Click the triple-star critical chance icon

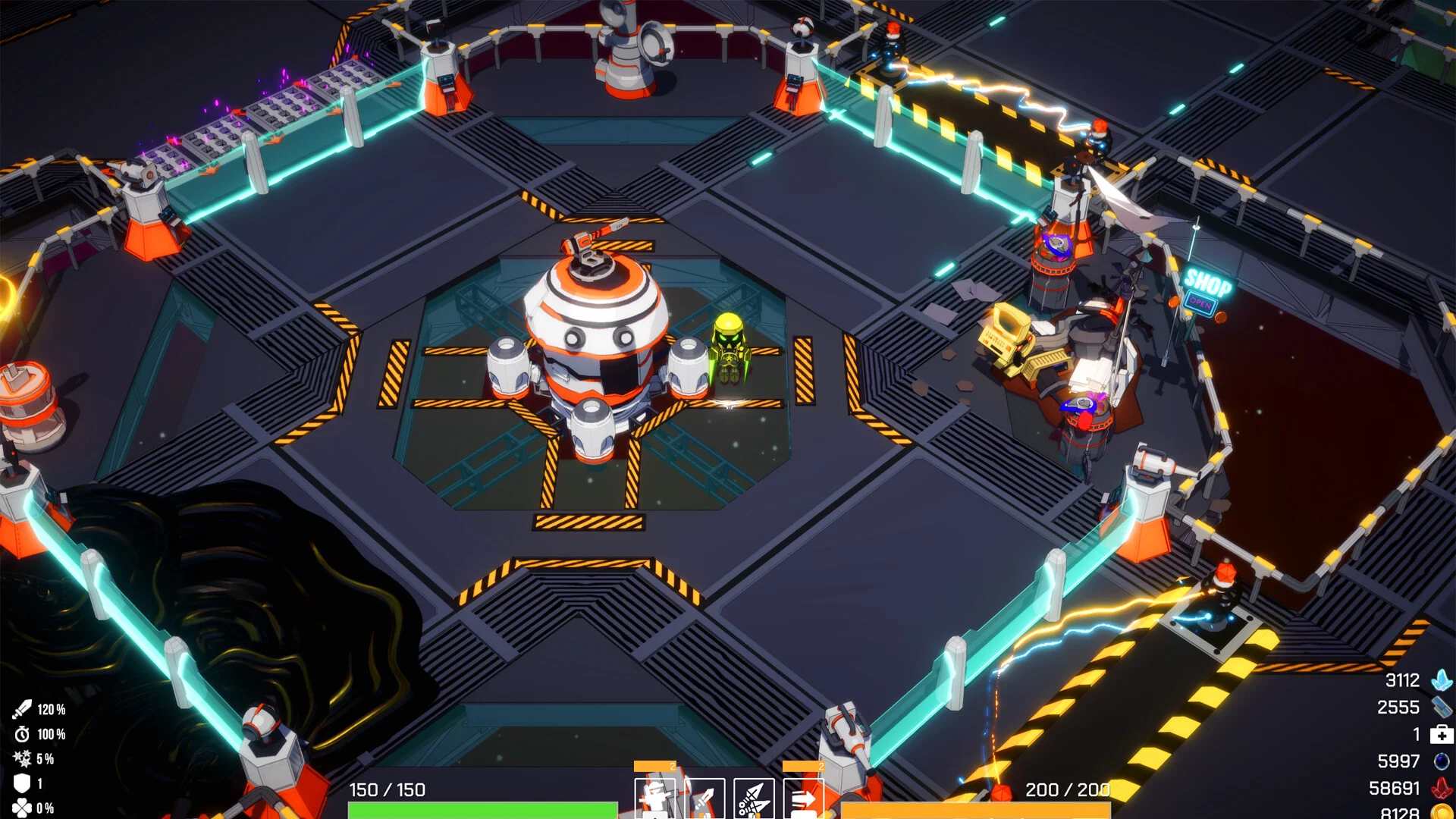[22, 758]
